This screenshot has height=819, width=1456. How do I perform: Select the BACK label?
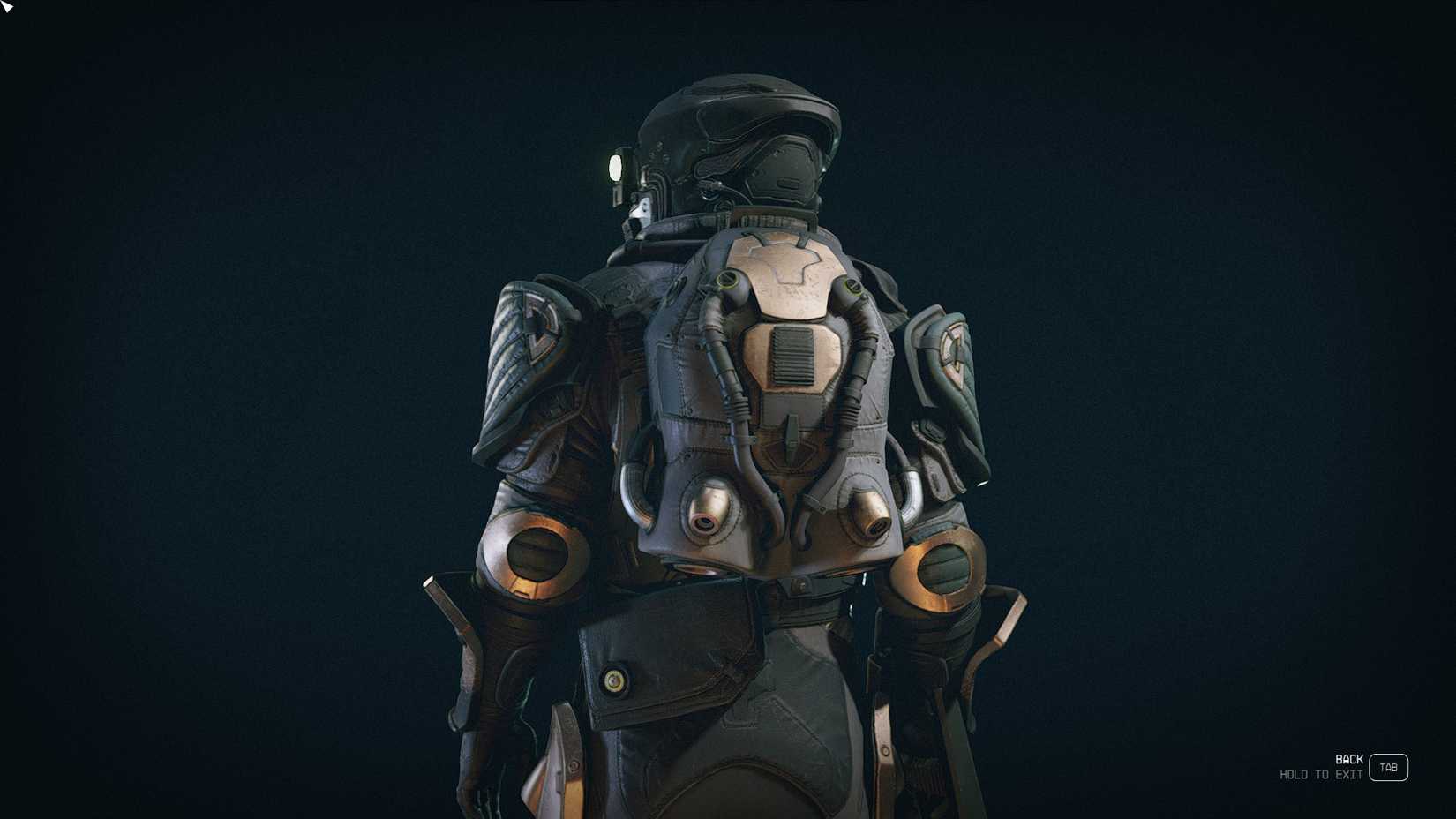click(1347, 758)
